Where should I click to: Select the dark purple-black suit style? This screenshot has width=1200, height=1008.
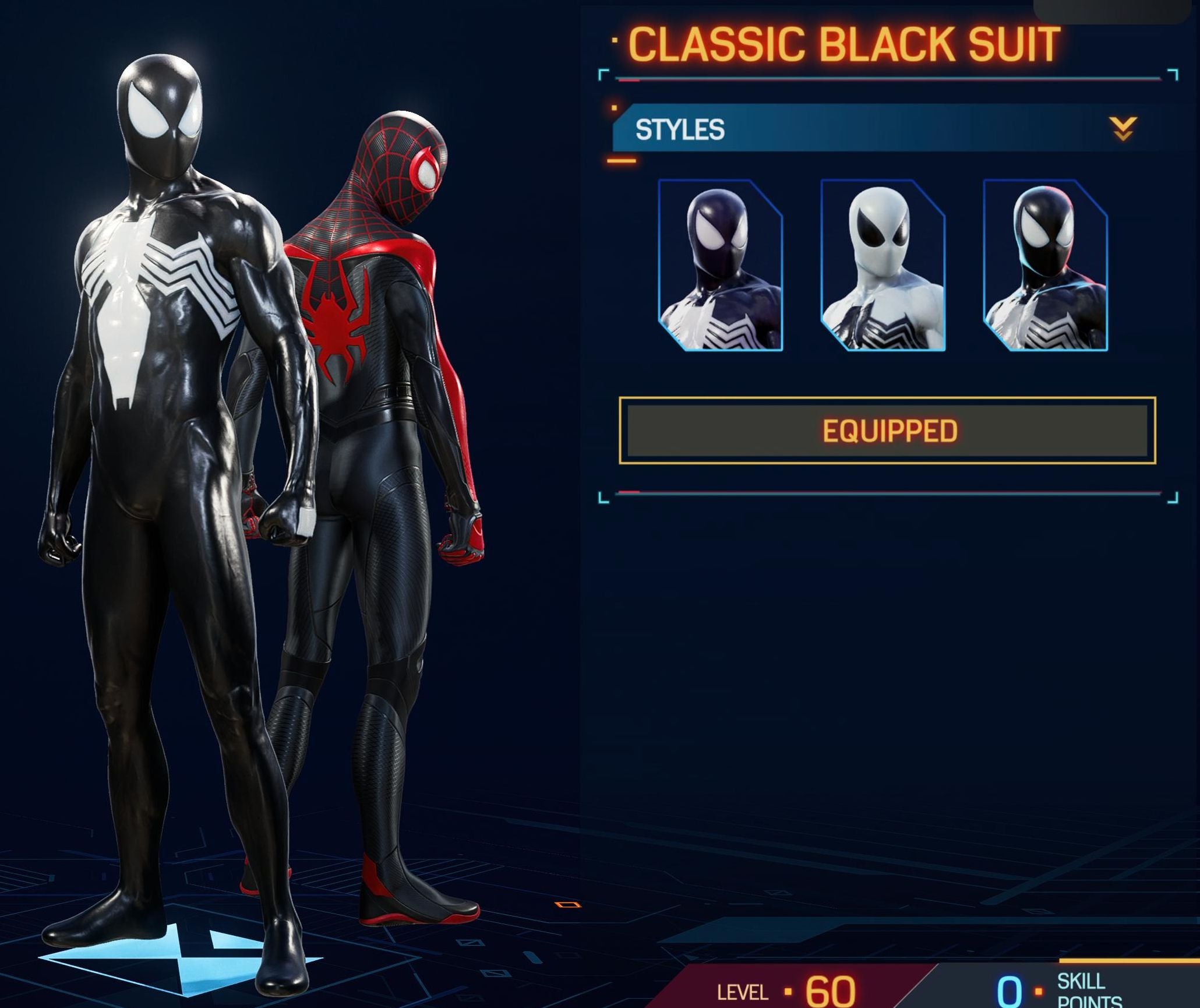721,265
